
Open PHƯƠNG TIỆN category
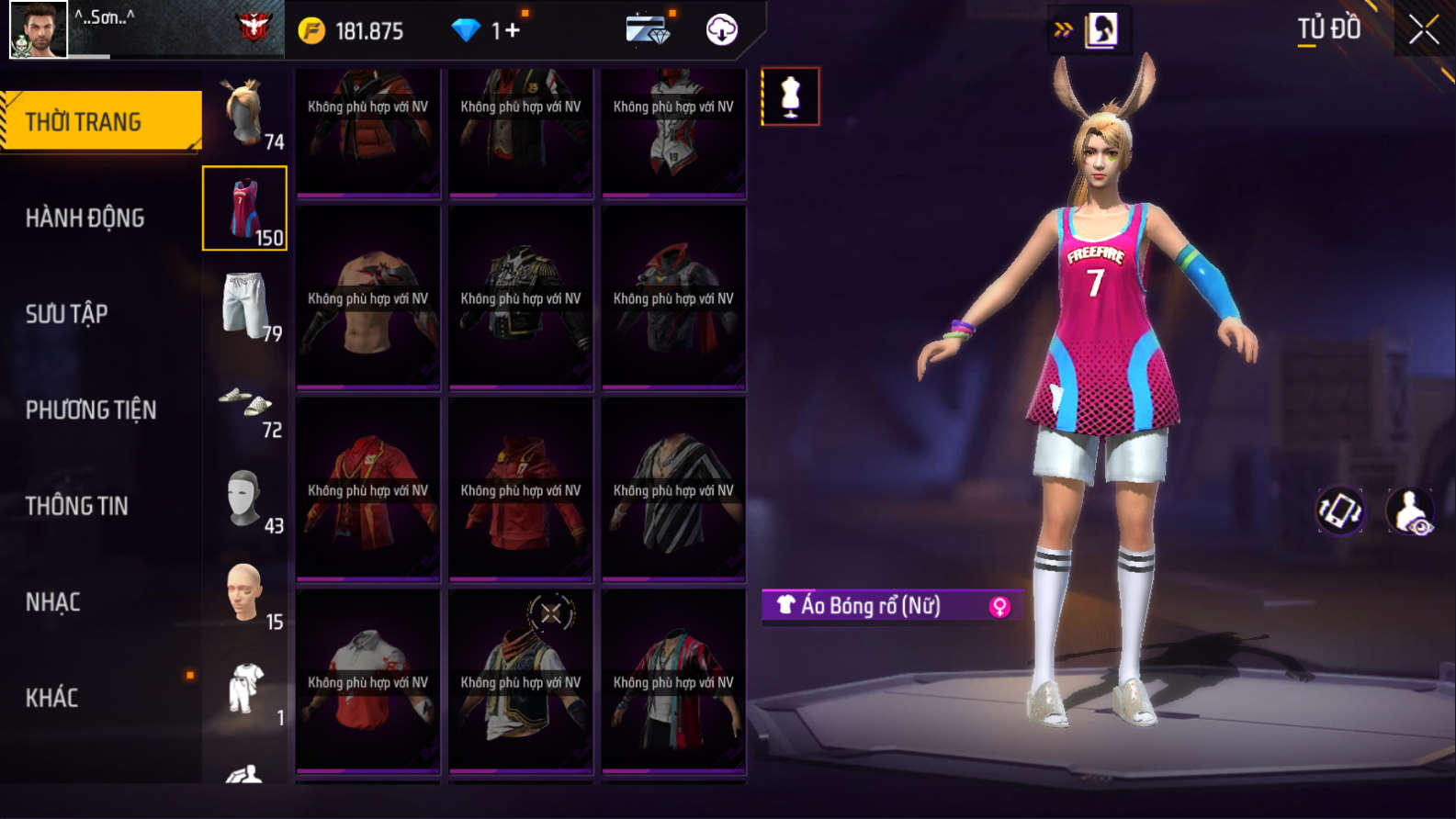[90, 409]
